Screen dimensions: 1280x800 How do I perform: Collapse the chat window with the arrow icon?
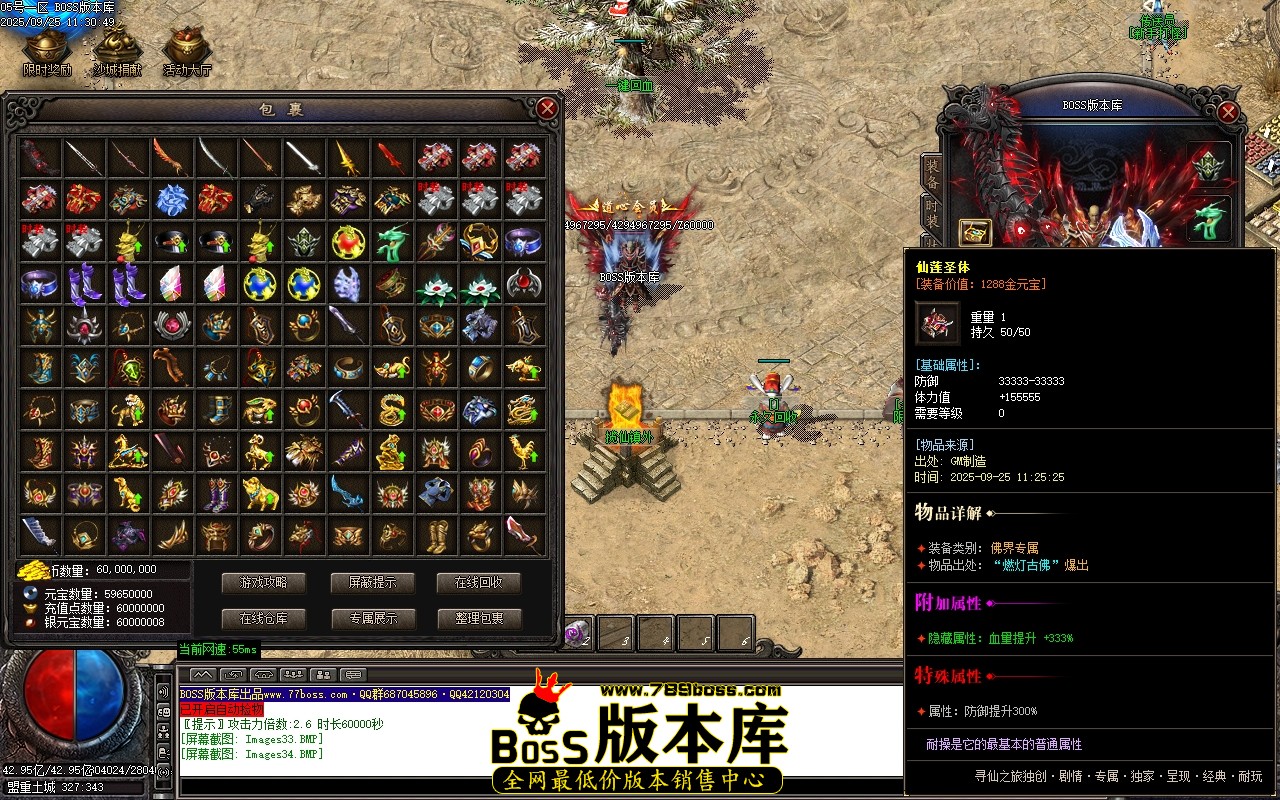(x=203, y=675)
